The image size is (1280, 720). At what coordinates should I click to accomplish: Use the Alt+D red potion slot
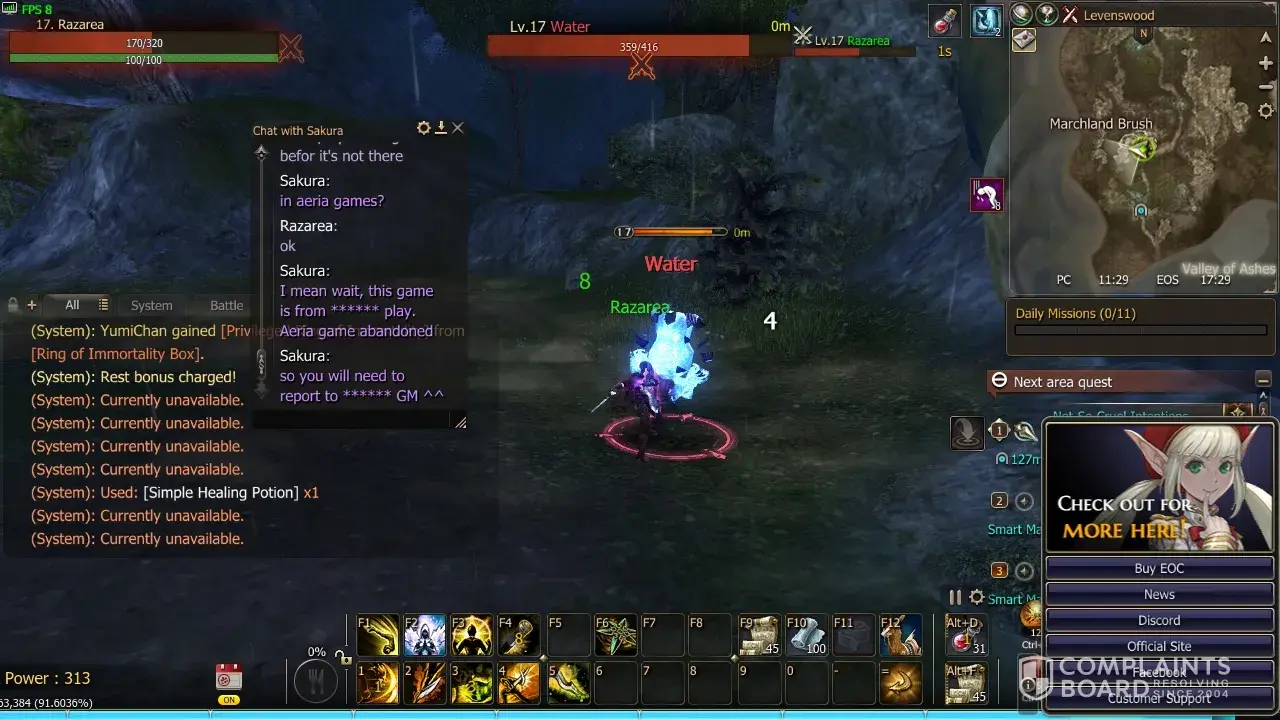coord(966,636)
